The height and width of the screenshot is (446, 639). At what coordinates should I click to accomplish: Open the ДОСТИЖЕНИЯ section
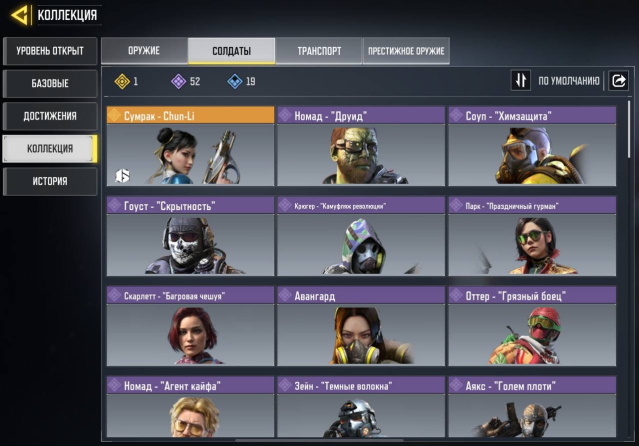pyautogui.click(x=50, y=116)
